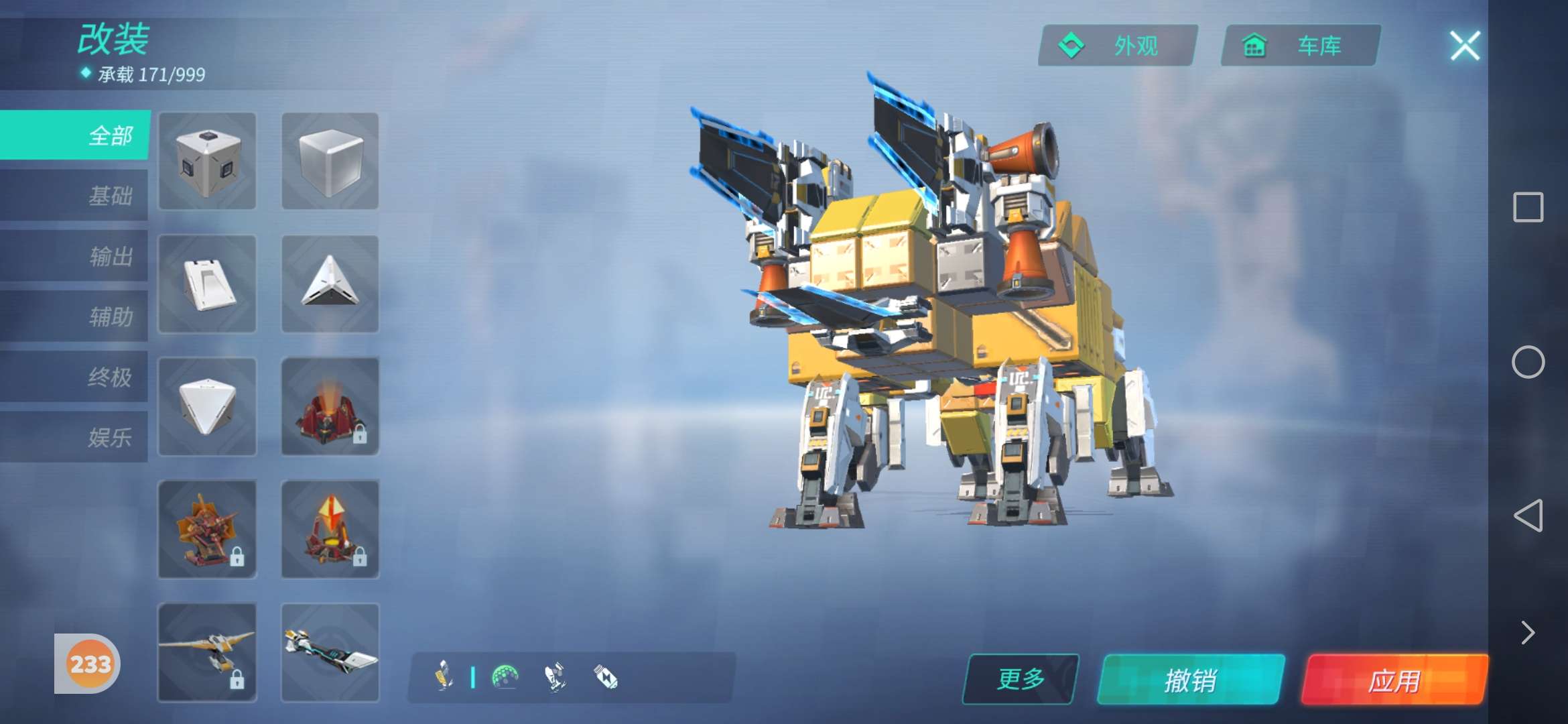Click the green dome icon in bottom toolbar
The width and height of the screenshot is (1568, 724).
click(505, 677)
